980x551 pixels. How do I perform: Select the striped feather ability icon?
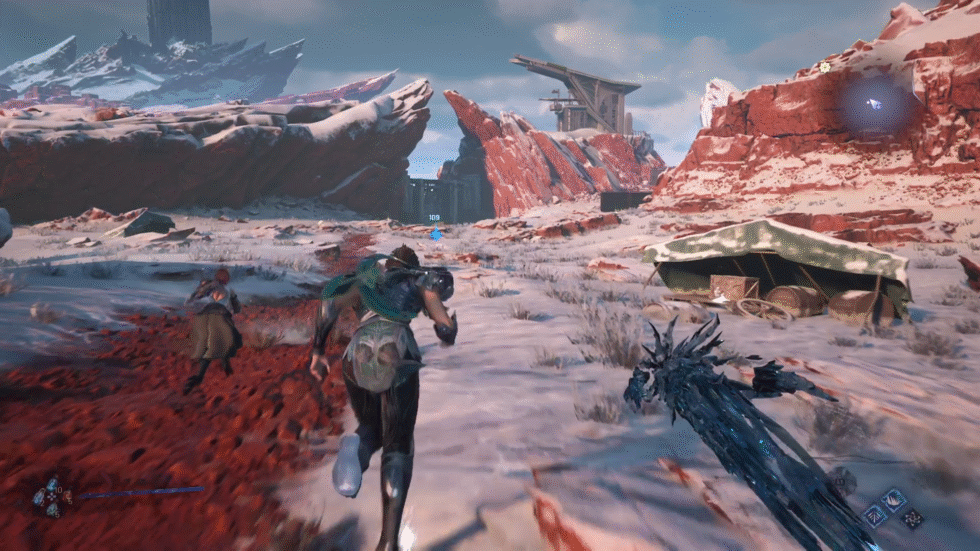(876, 516)
